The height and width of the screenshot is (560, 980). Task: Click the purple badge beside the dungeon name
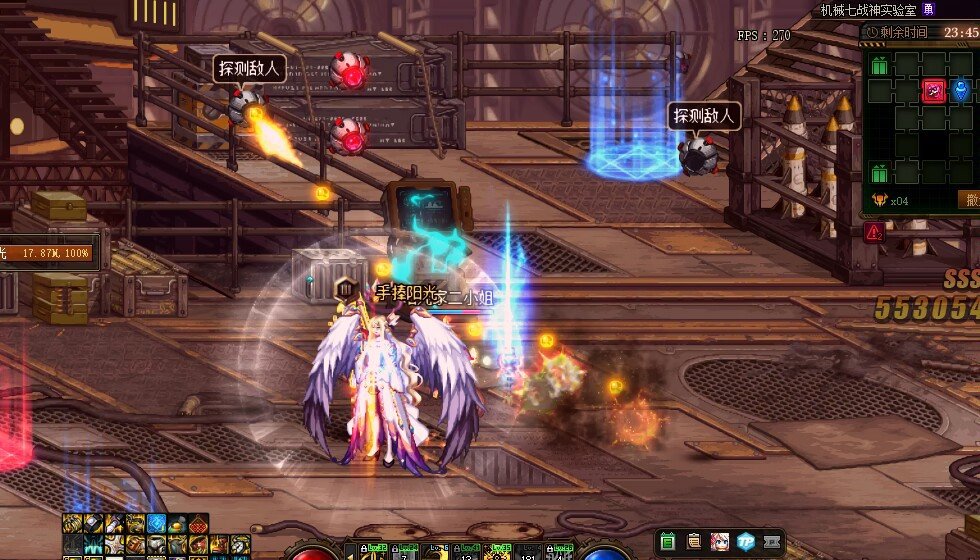[x=929, y=9]
